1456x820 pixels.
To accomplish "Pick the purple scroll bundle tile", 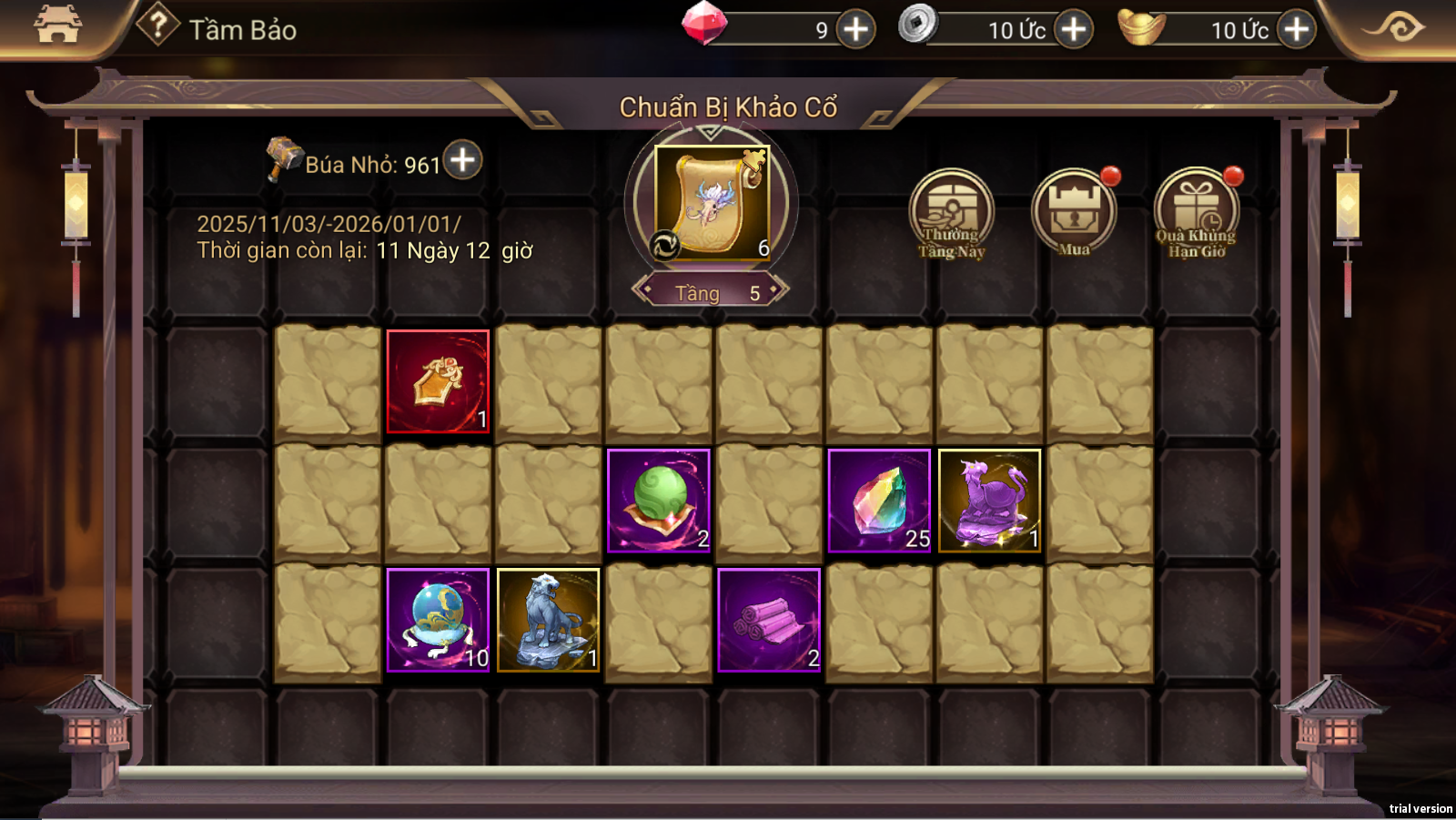I will (769, 620).
